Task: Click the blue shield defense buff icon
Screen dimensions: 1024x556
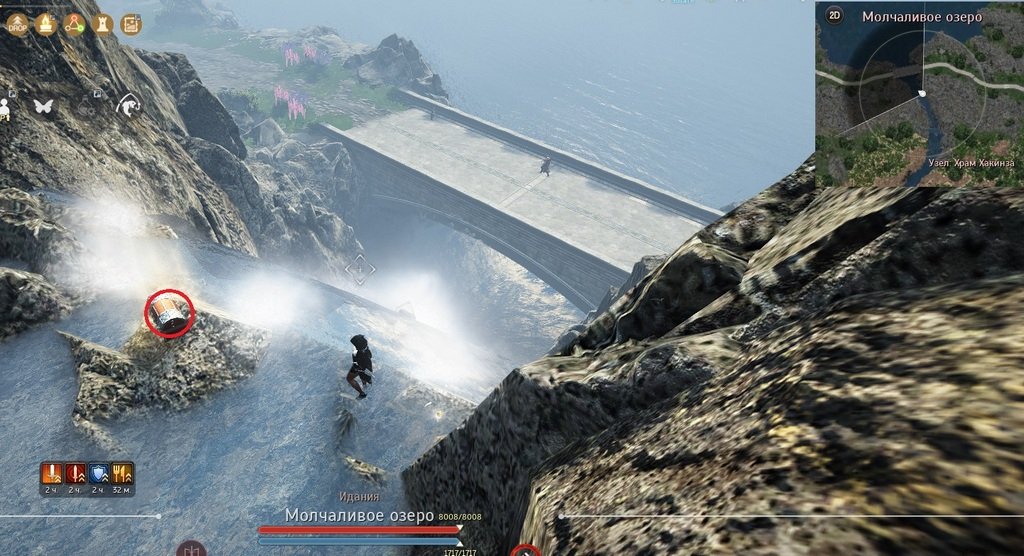Action: 99,473
